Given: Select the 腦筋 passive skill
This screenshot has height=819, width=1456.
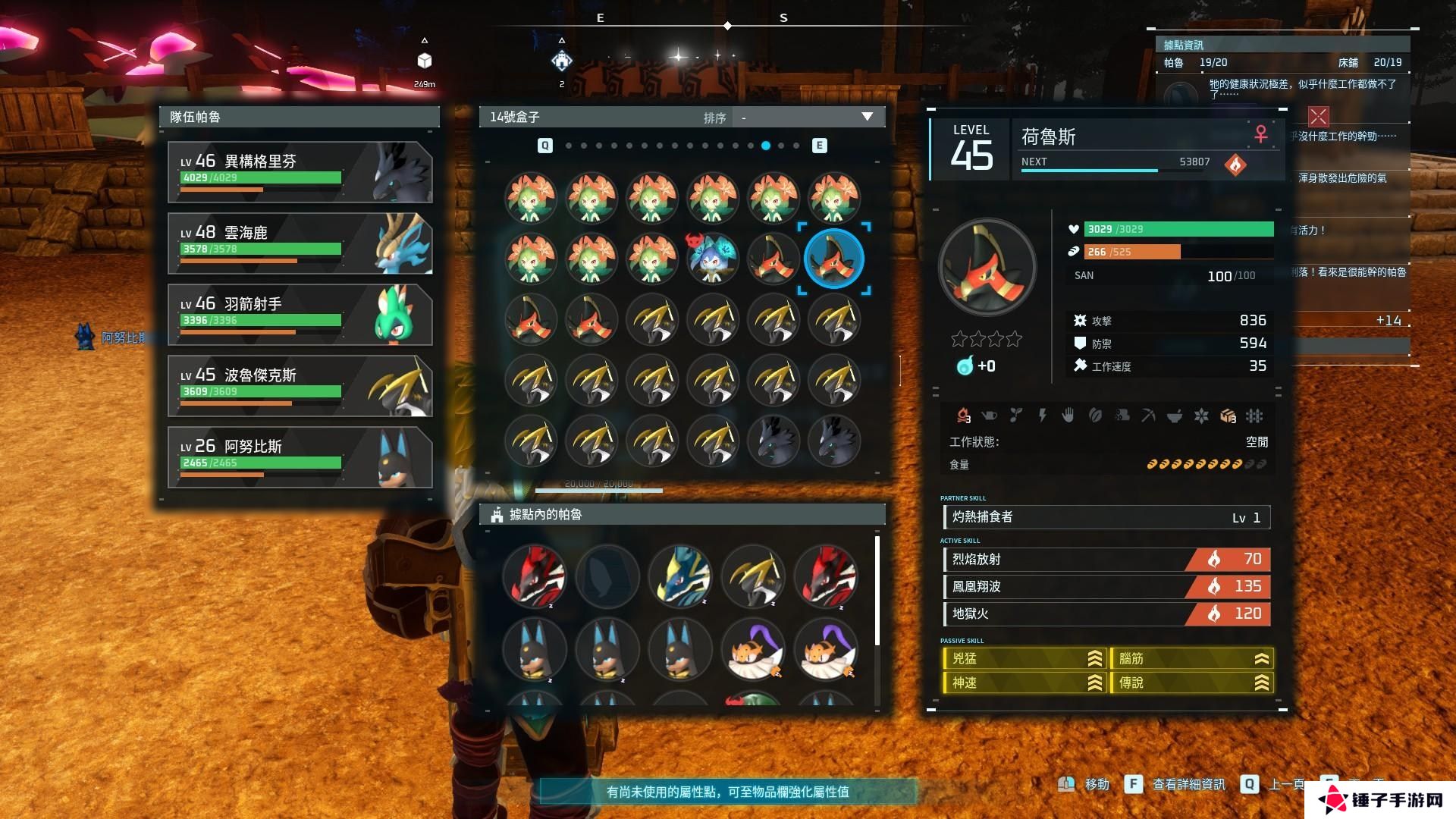Looking at the screenshot, I should 1191,659.
